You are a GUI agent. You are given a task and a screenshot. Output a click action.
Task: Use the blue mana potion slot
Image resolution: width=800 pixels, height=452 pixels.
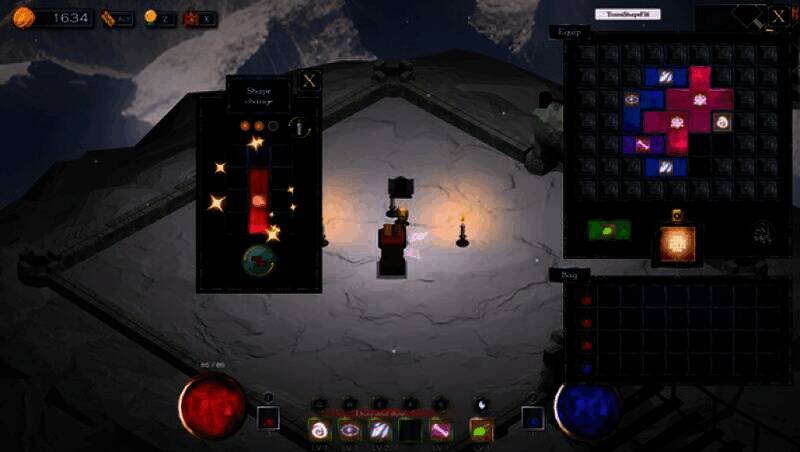(533, 418)
